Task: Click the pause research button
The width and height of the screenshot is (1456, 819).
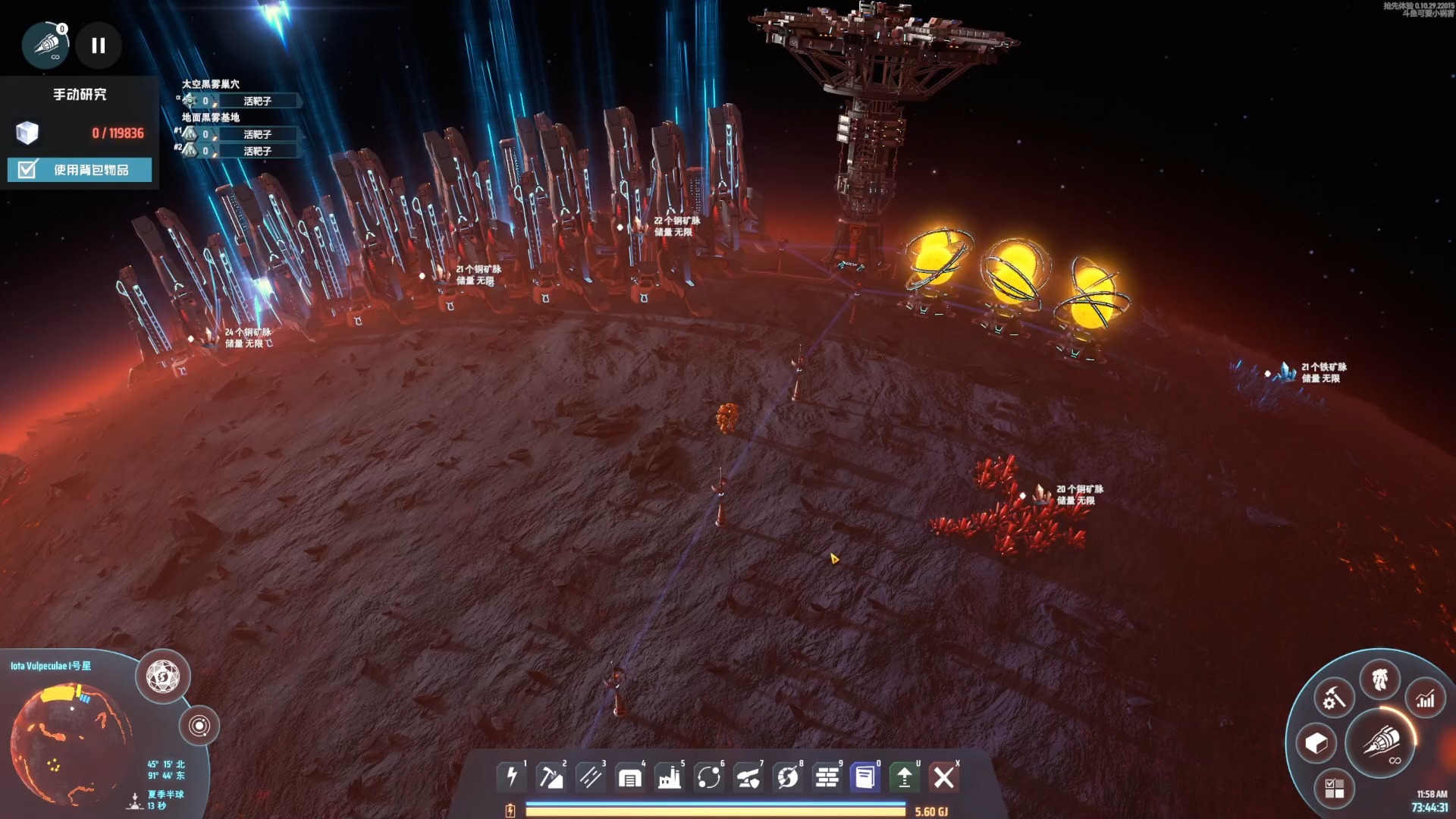Action: pos(99,45)
